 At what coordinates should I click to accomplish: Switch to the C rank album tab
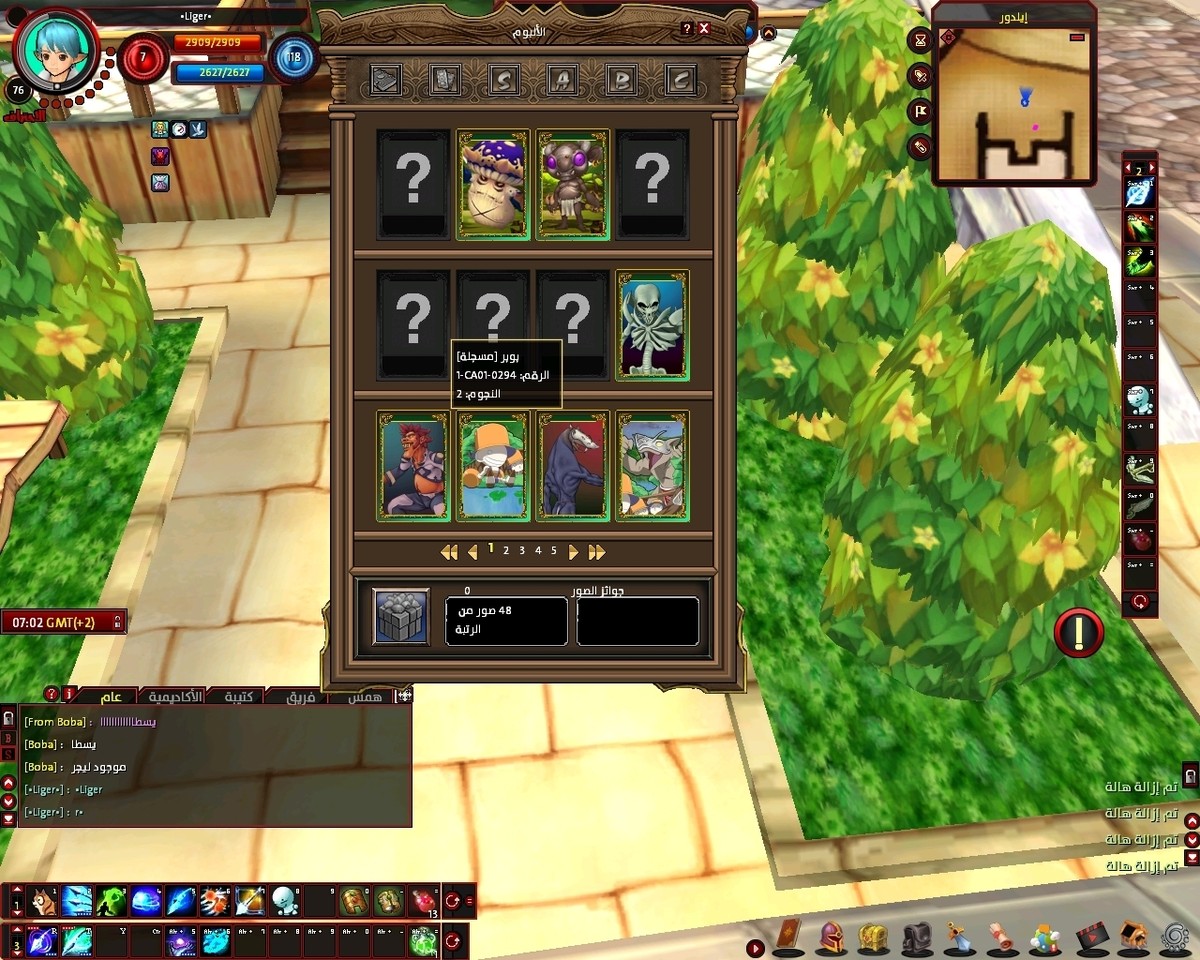click(x=682, y=79)
